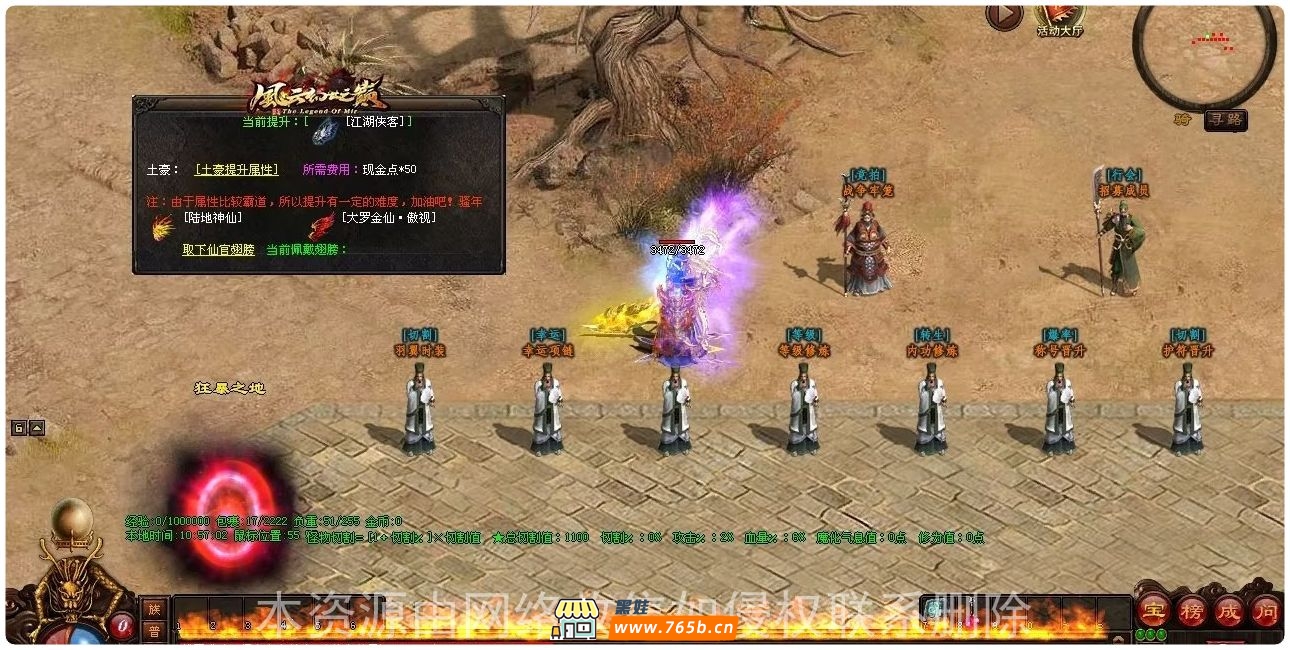Image resolution: width=1290 pixels, height=650 pixels.
Task: Click the round play arrow button
Action: click(x=1004, y=15)
